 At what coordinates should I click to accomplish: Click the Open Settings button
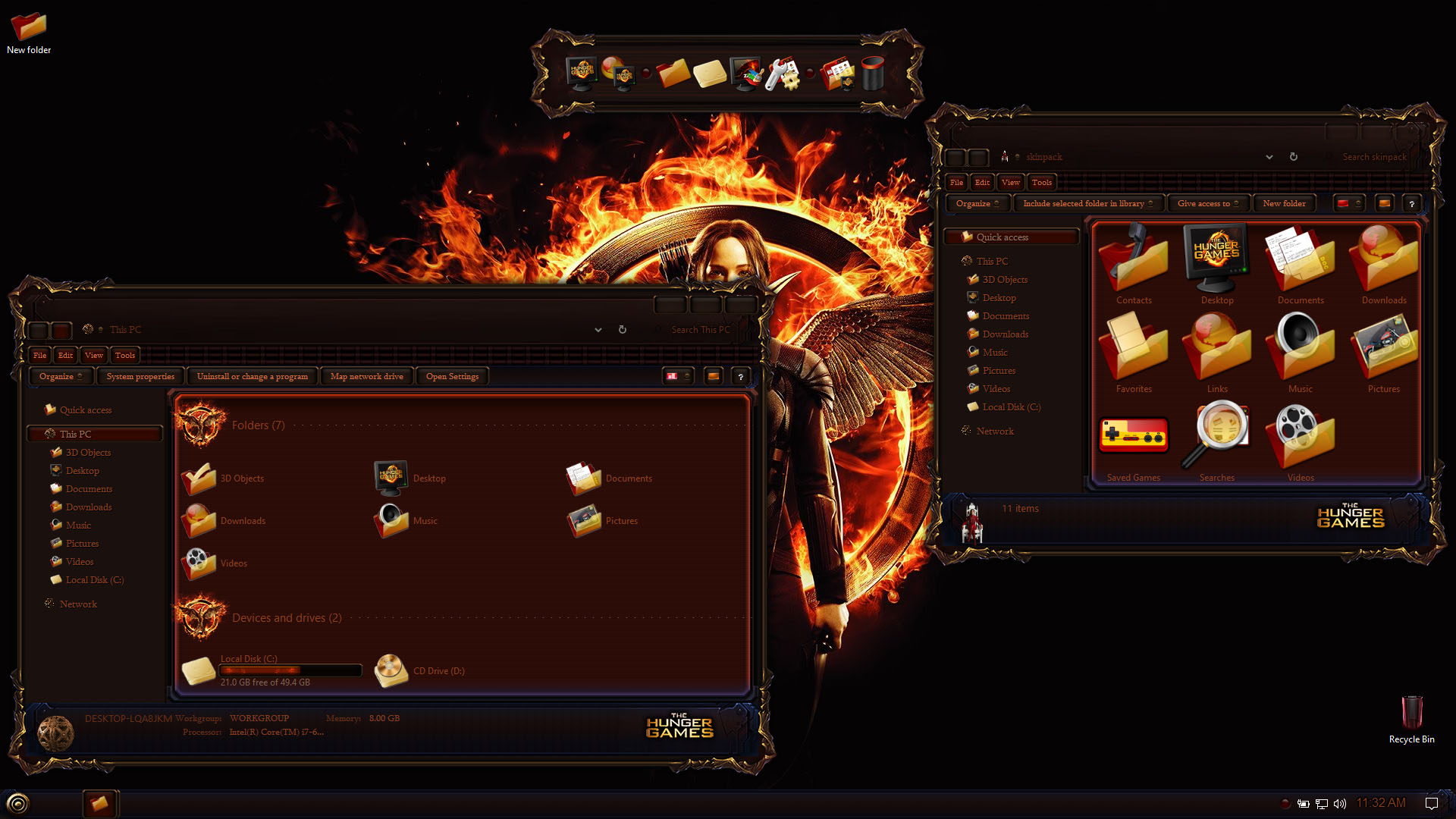(x=452, y=376)
